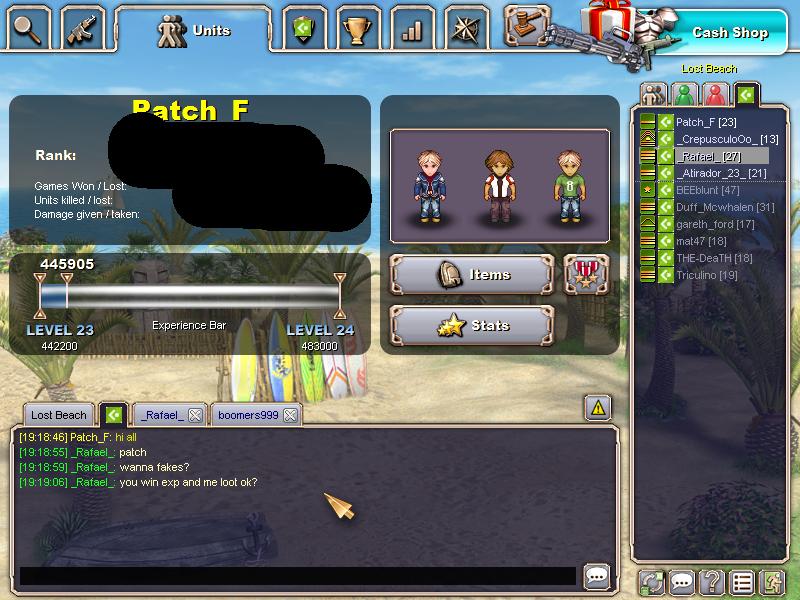View the Stats panel
Screen dimensions: 800x600
click(x=472, y=325)
